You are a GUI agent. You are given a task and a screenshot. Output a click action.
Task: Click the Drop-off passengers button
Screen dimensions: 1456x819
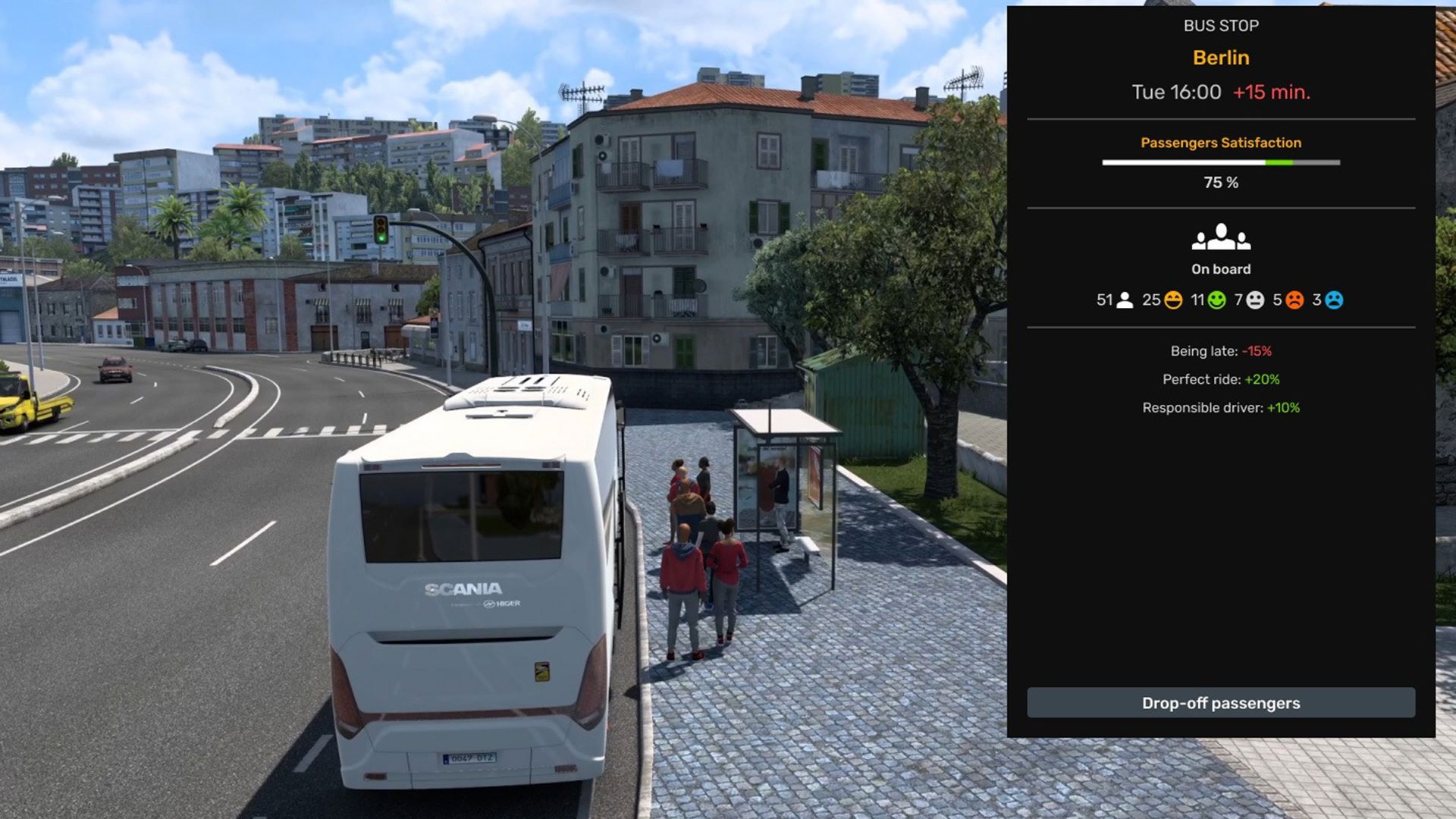1220,703
